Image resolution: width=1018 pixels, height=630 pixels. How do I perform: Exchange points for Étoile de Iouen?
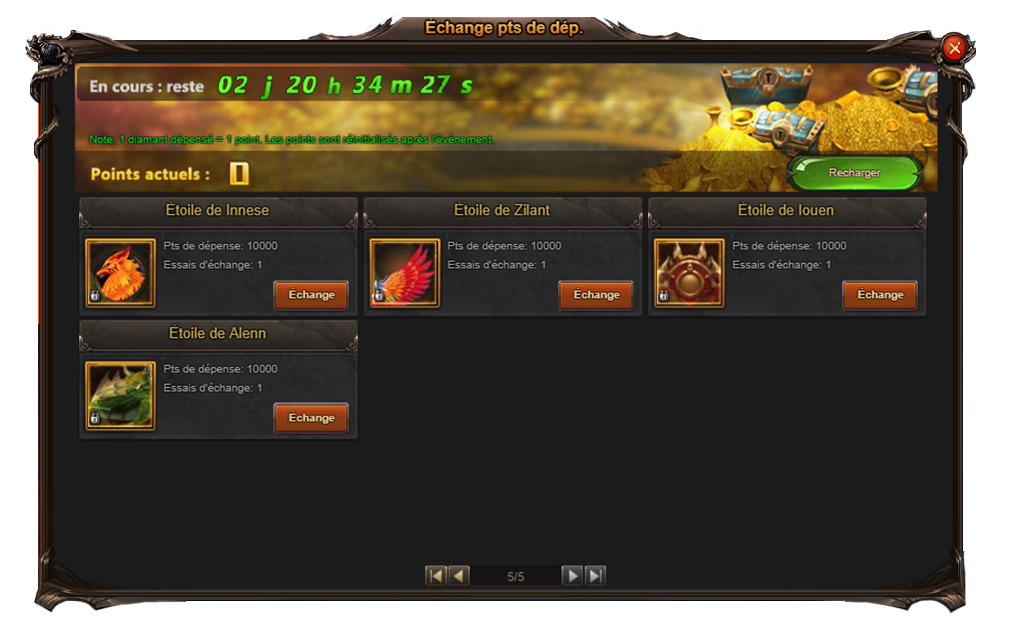880,295
